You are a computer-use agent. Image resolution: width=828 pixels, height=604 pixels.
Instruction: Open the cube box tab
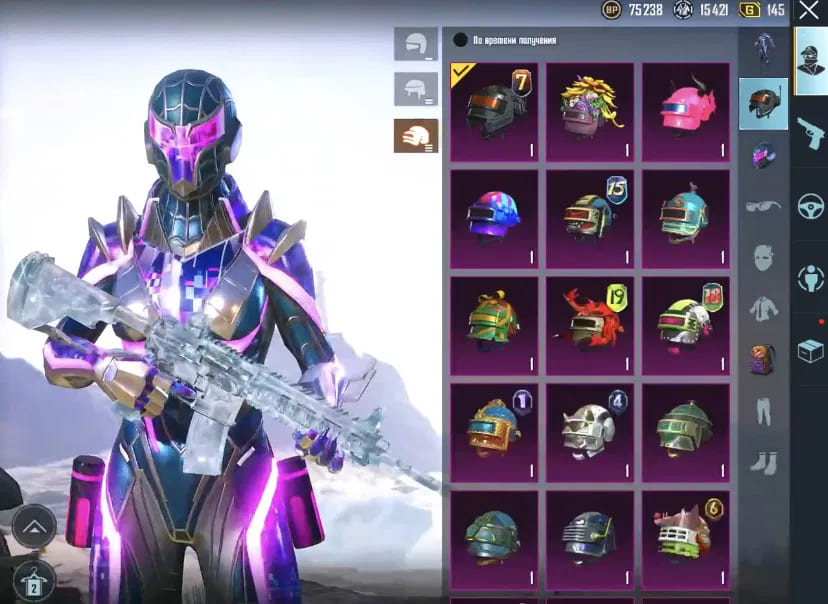pos(810,351)
